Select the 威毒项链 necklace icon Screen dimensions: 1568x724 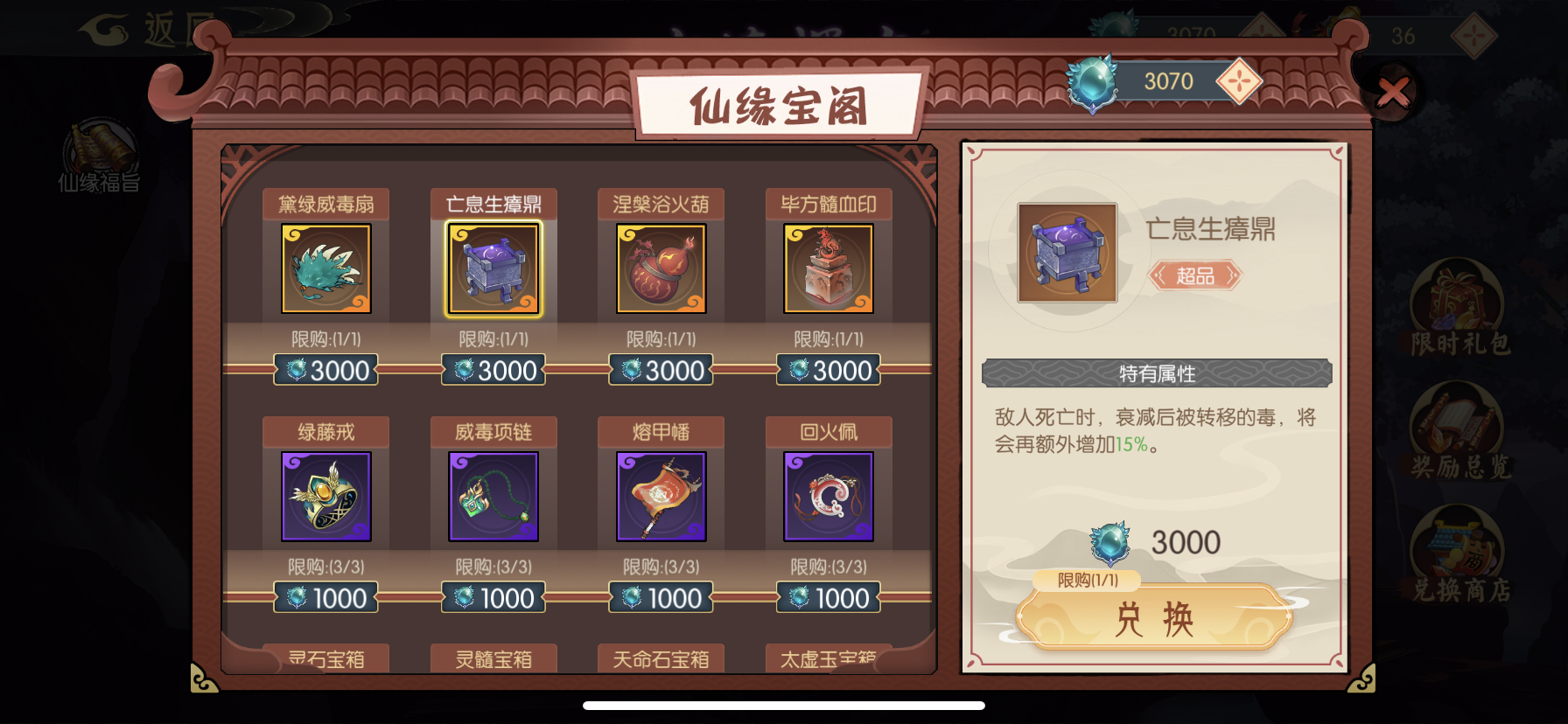[493, 497]
